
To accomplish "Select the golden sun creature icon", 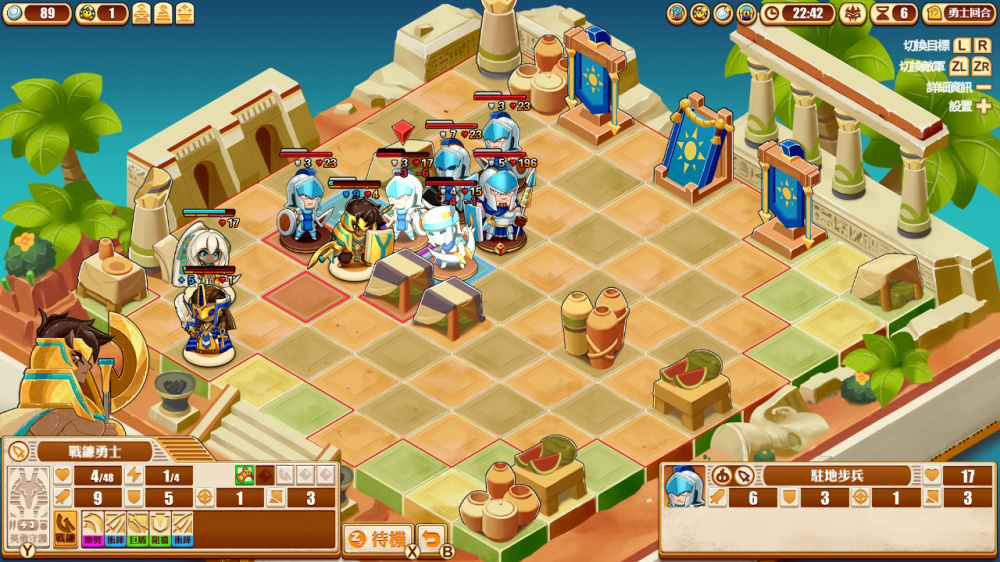I will point(700,13).
